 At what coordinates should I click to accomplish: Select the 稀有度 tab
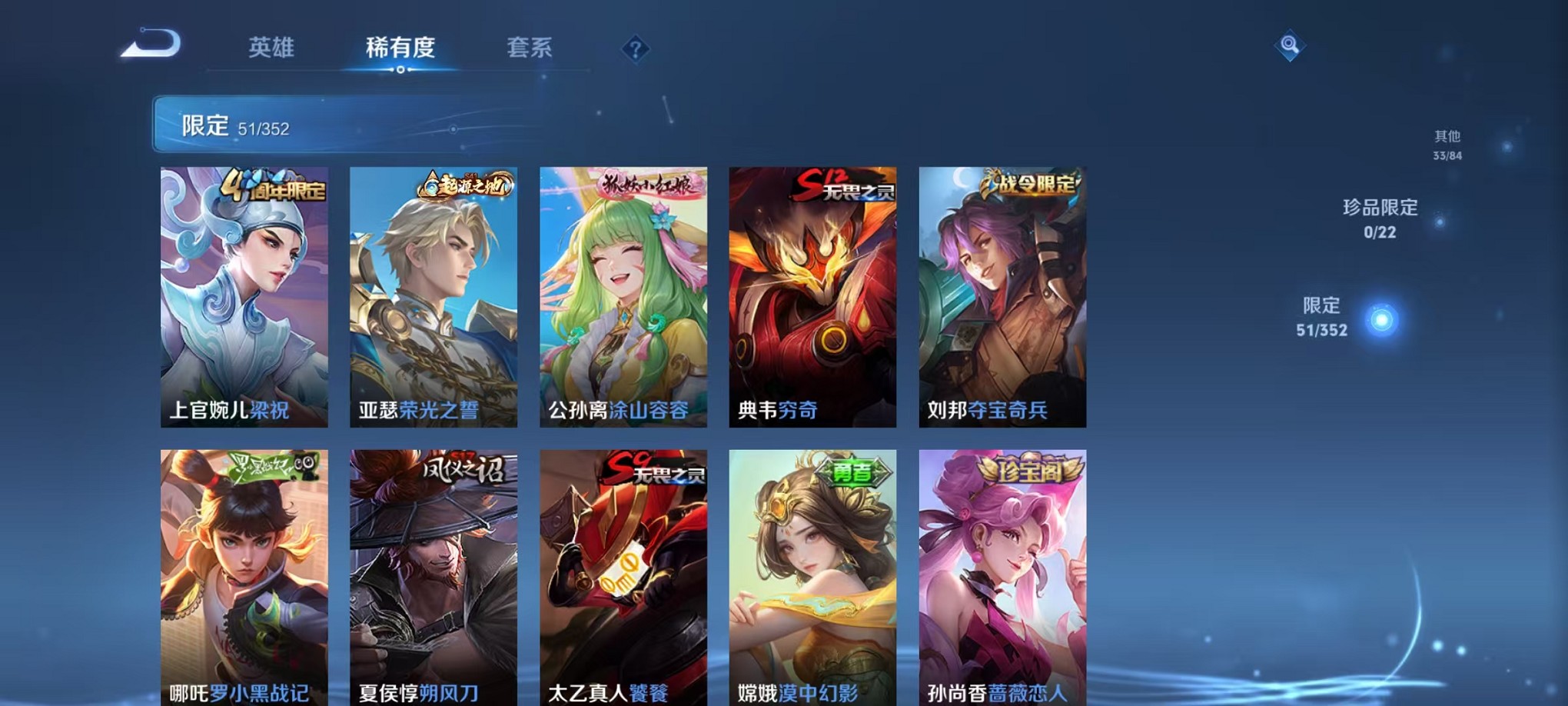(398, 48)
